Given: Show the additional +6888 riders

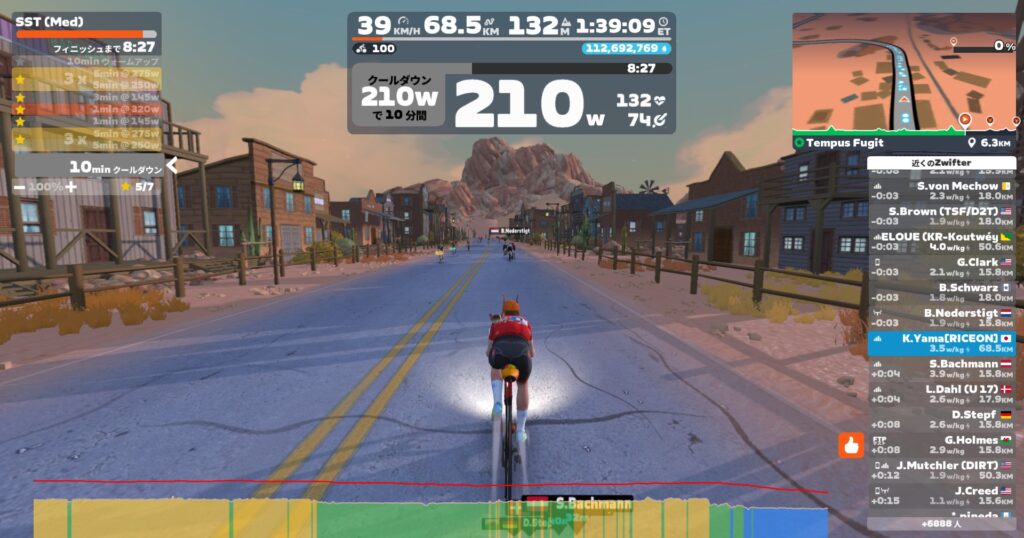Looking at the screenshot, I should point(942,523).
